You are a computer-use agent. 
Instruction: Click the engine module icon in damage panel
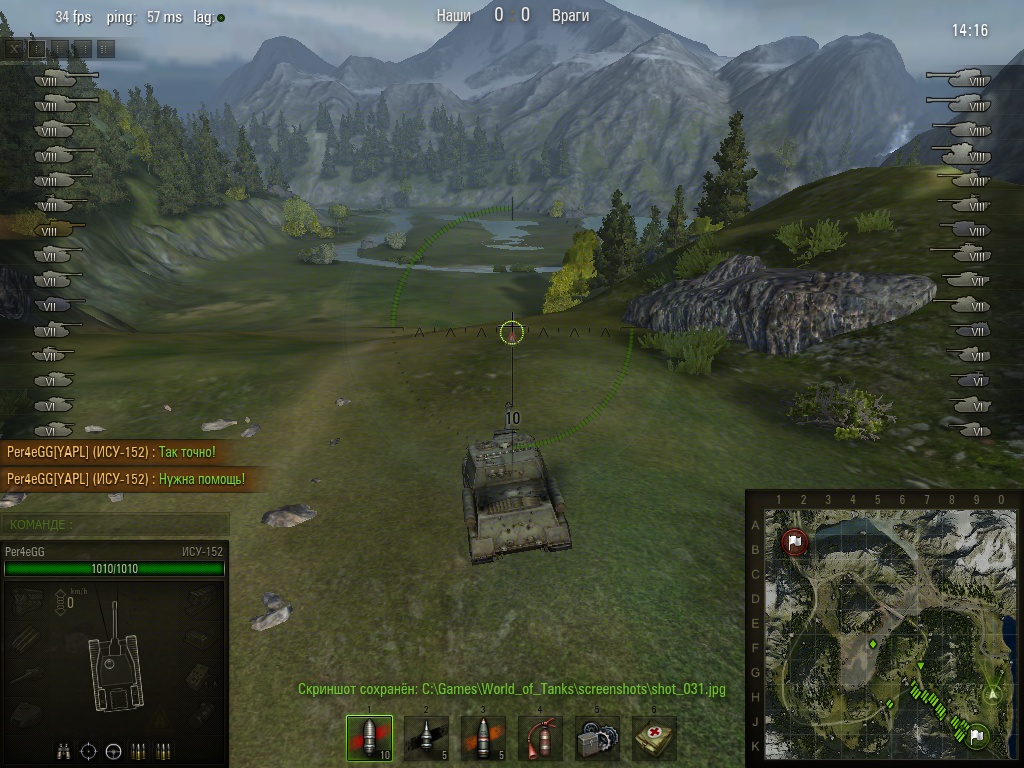[29, 600]
